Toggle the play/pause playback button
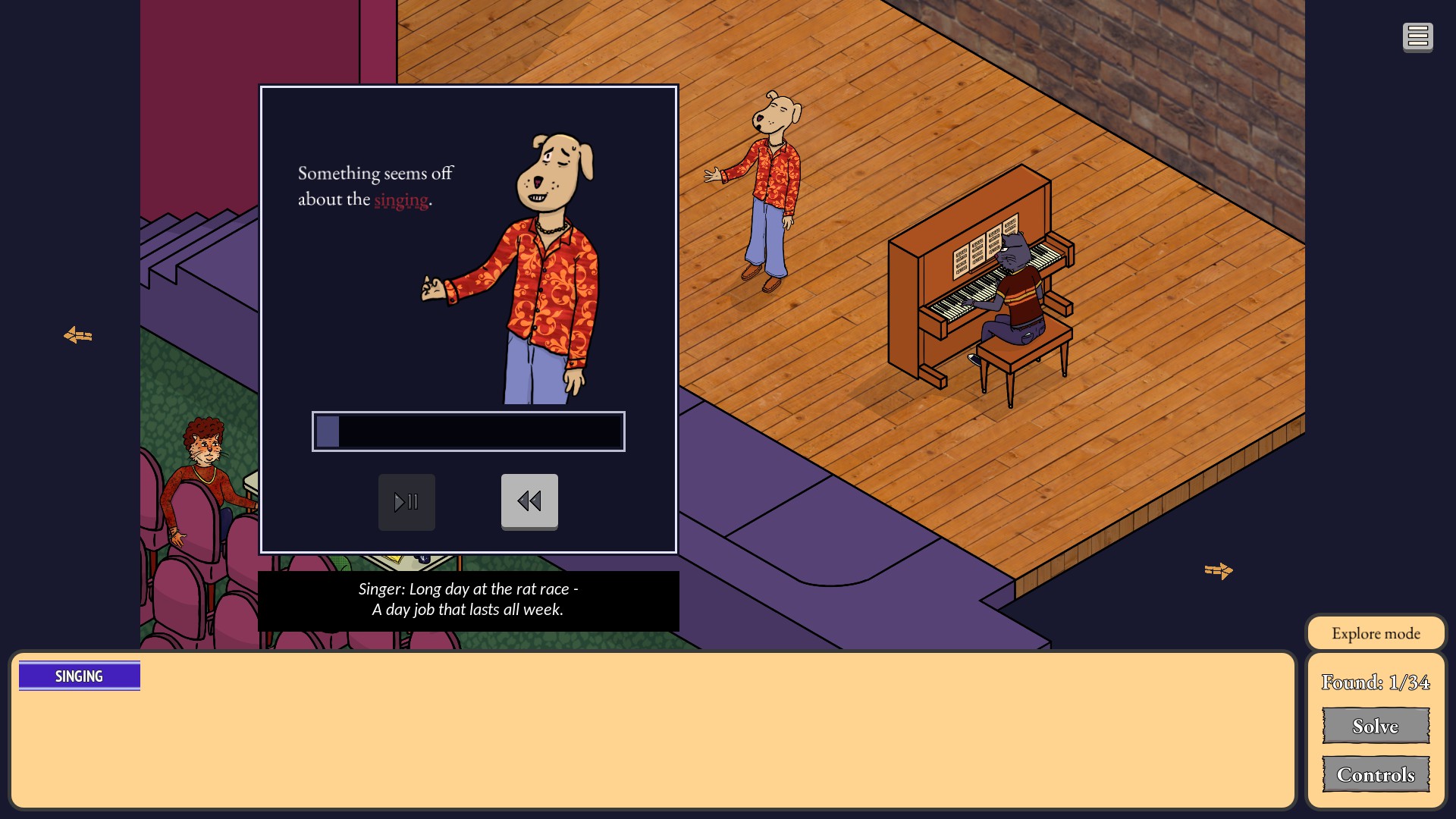The image size is (1456, 819). point(406,502)
